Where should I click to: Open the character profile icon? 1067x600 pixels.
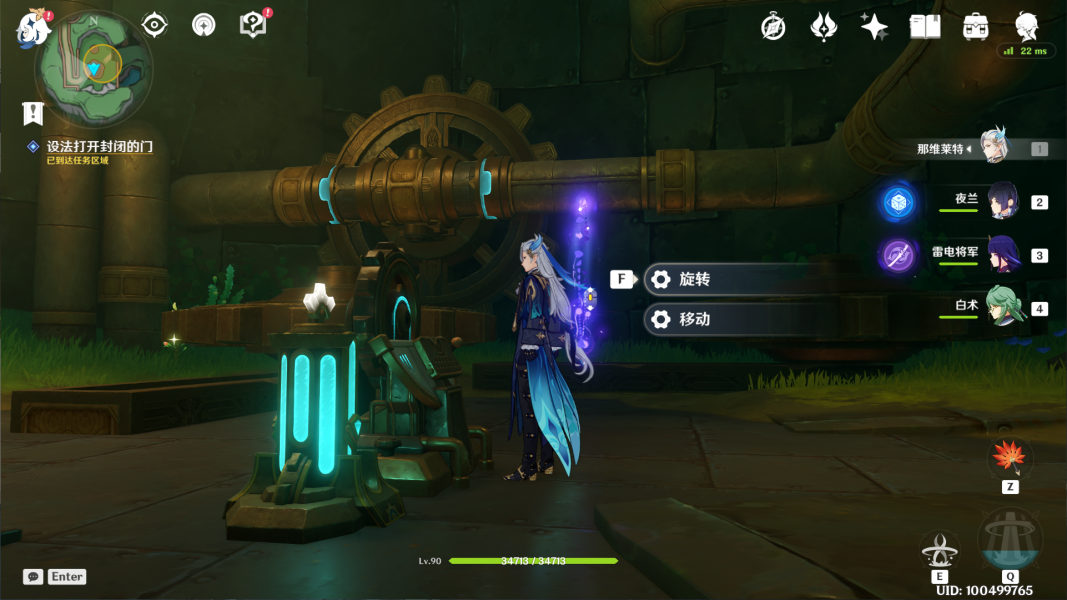pyautogui.click(x=1026, y=26)
